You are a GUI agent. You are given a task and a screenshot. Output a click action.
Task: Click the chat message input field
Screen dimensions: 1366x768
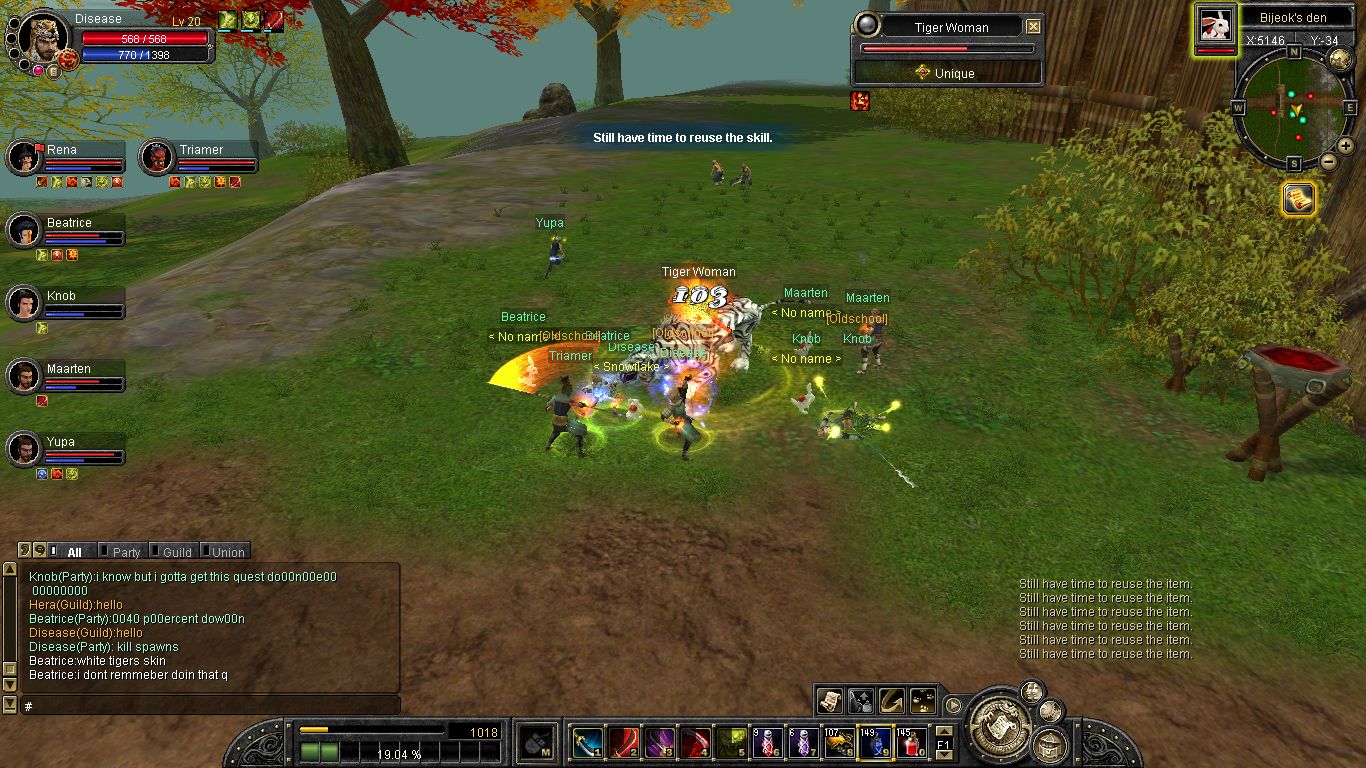tap(210, 706)
